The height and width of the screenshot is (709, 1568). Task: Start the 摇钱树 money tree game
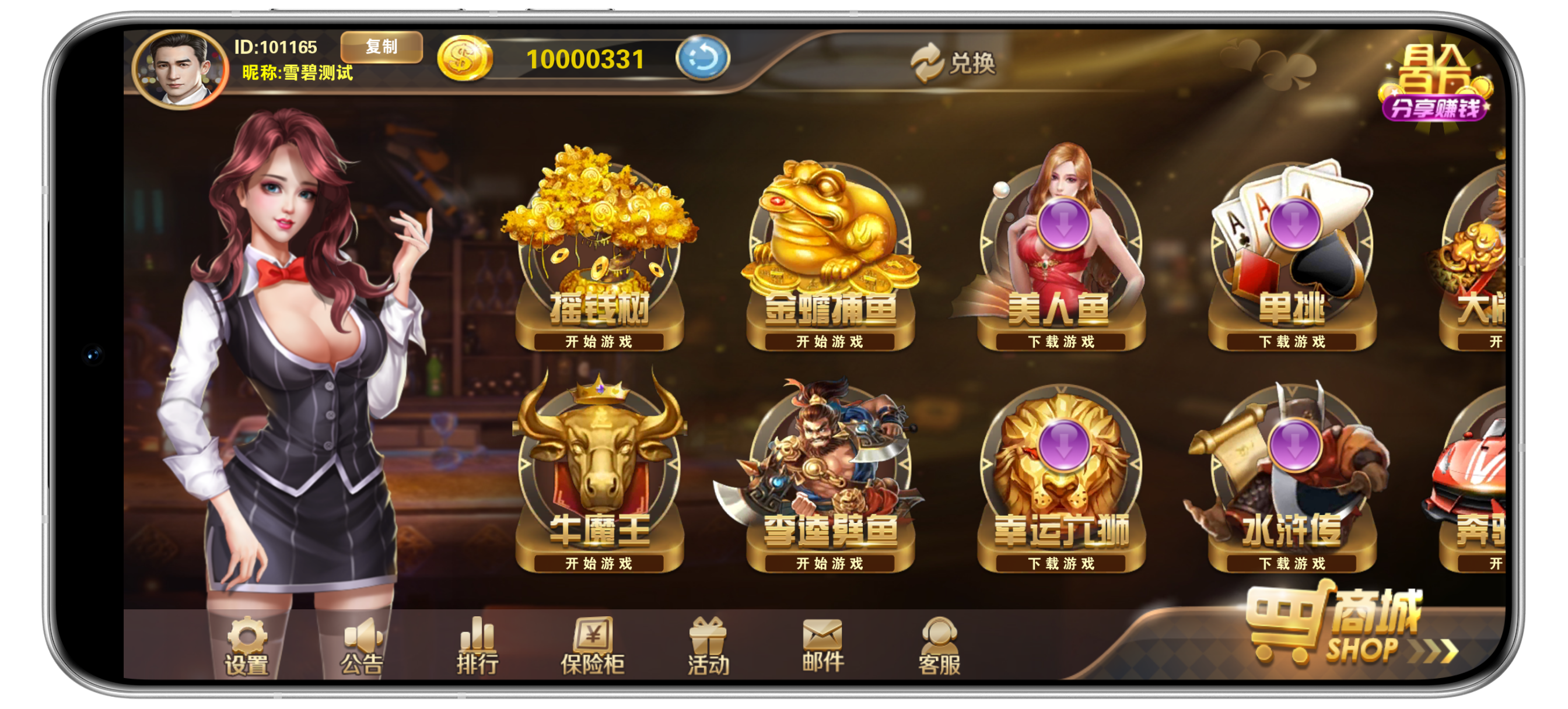[599, 255]
